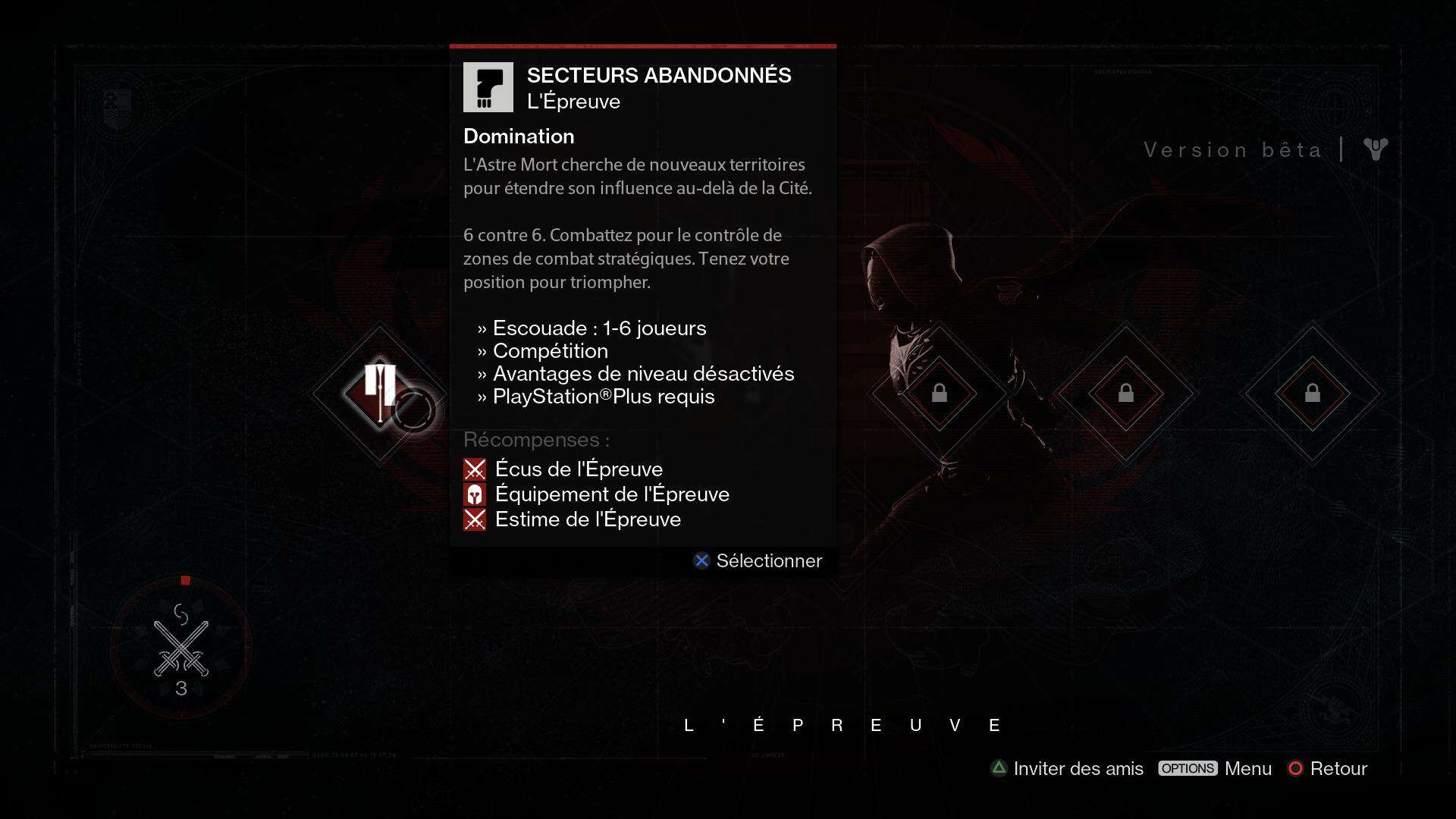
Task: Select the Domination playlist diamond node
Action: coord(379,393)
